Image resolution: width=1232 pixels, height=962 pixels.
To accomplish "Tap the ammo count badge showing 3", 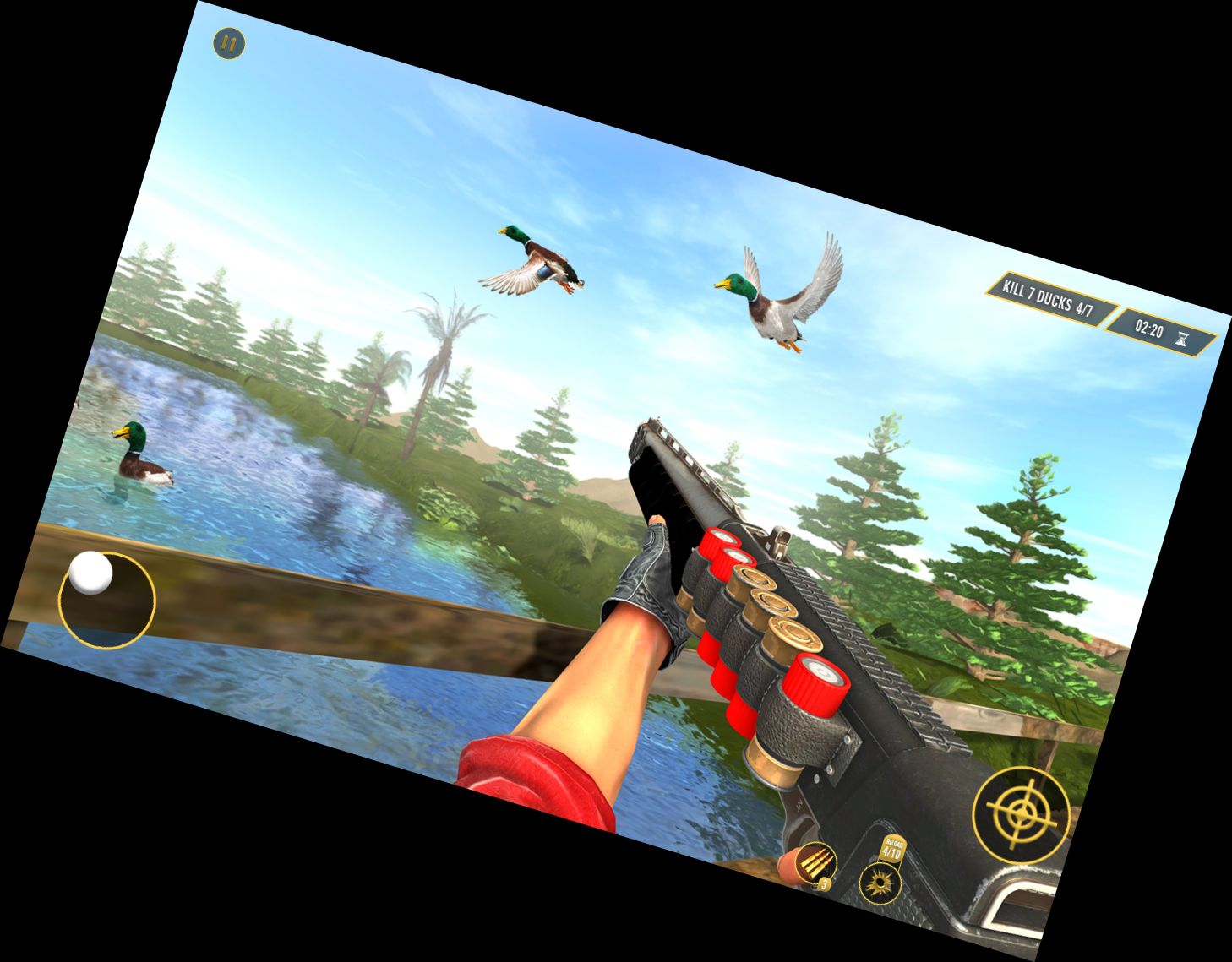I will [x=825, y=885].
